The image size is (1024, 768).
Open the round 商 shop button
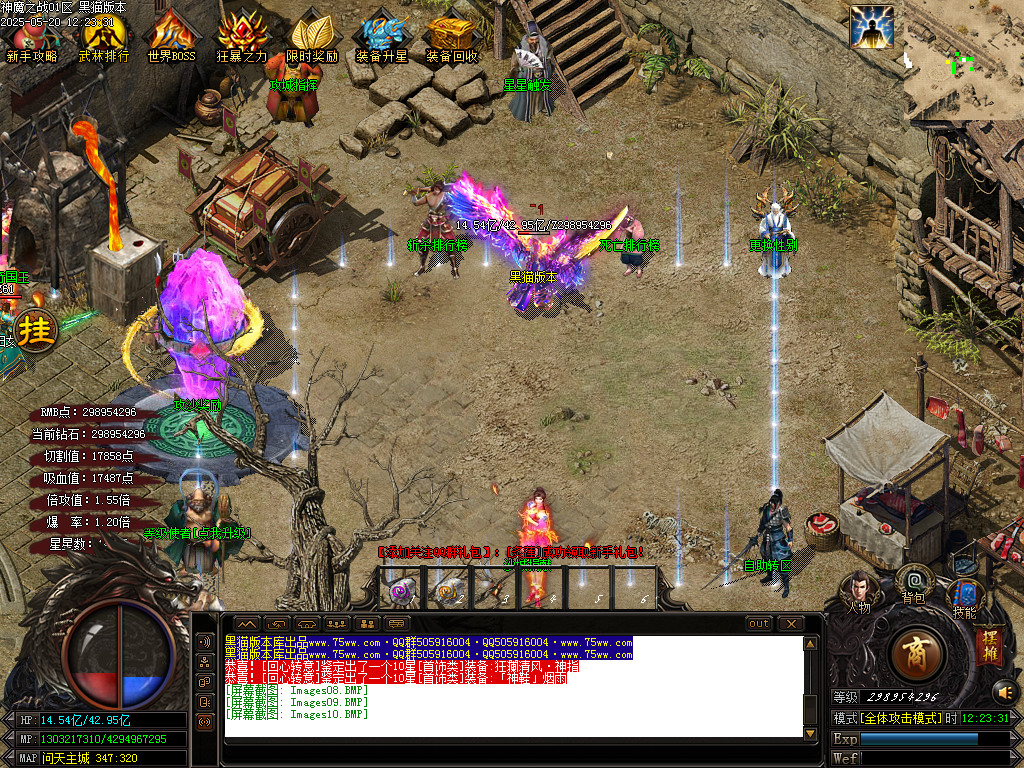pos(915,654)
